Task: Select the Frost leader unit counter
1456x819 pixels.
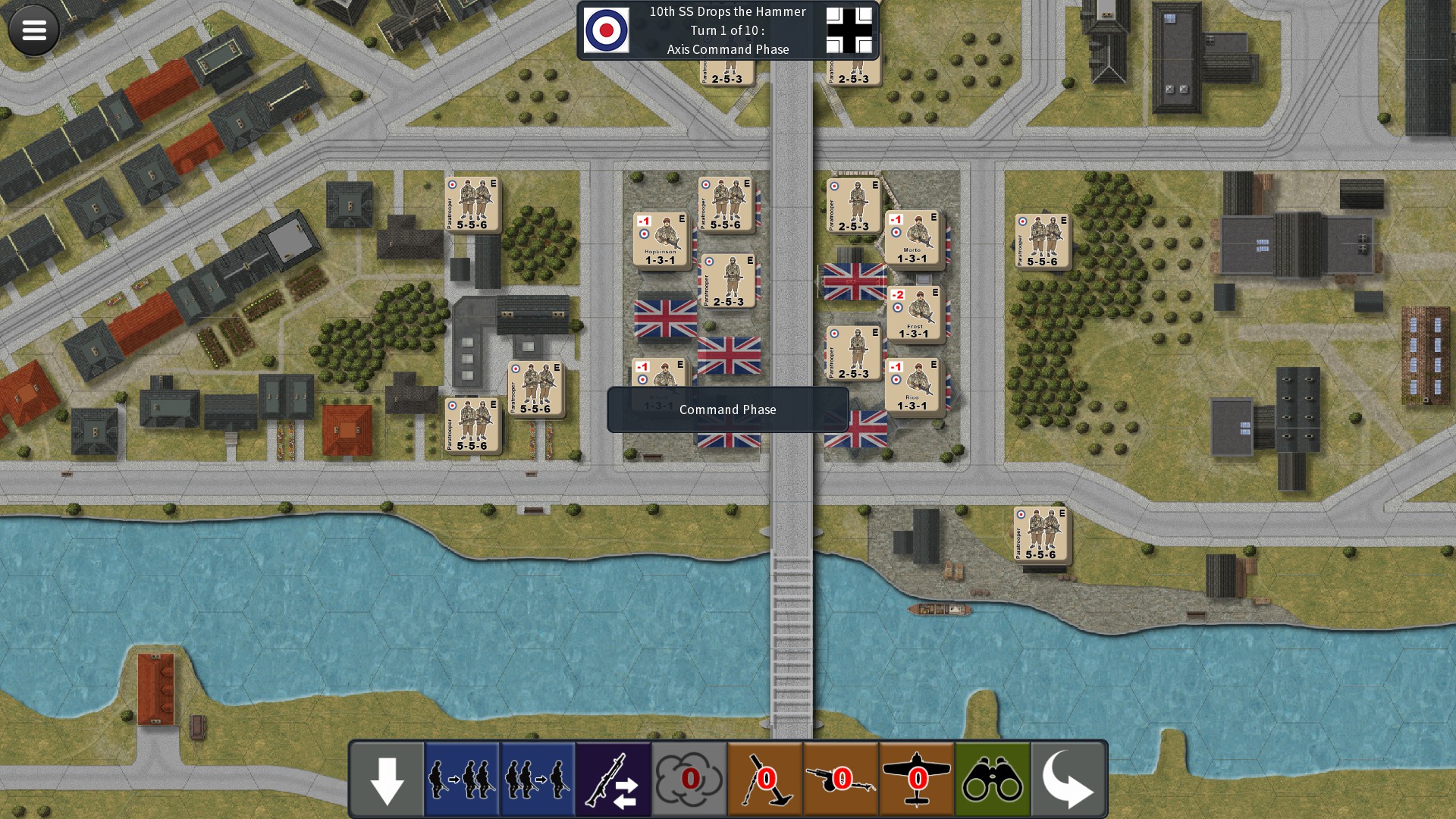Action: point(914,313)
